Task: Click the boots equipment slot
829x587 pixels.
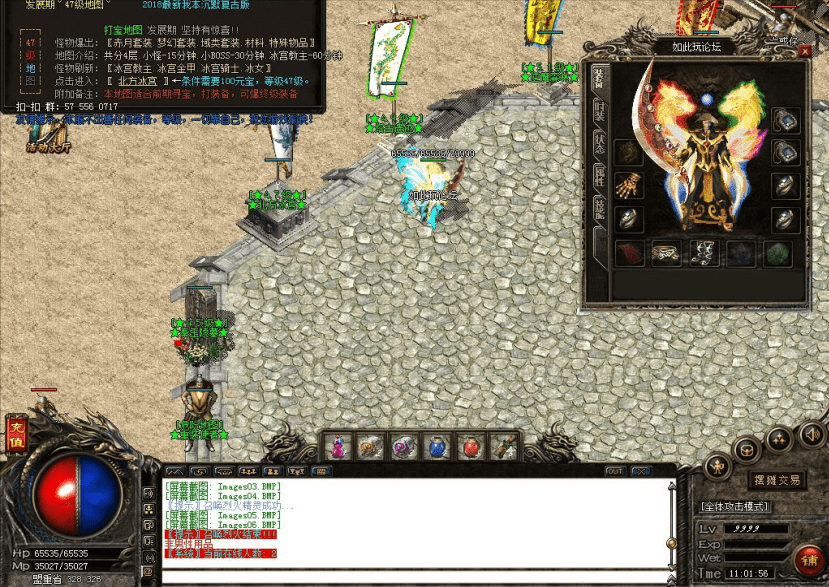Action: tap(703, 253)
